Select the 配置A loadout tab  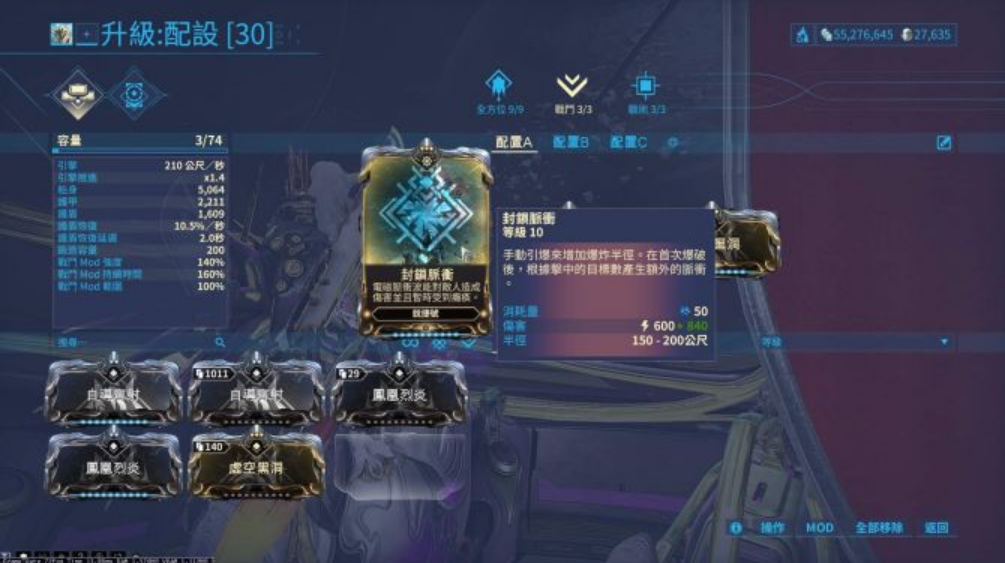click(514, 143)
